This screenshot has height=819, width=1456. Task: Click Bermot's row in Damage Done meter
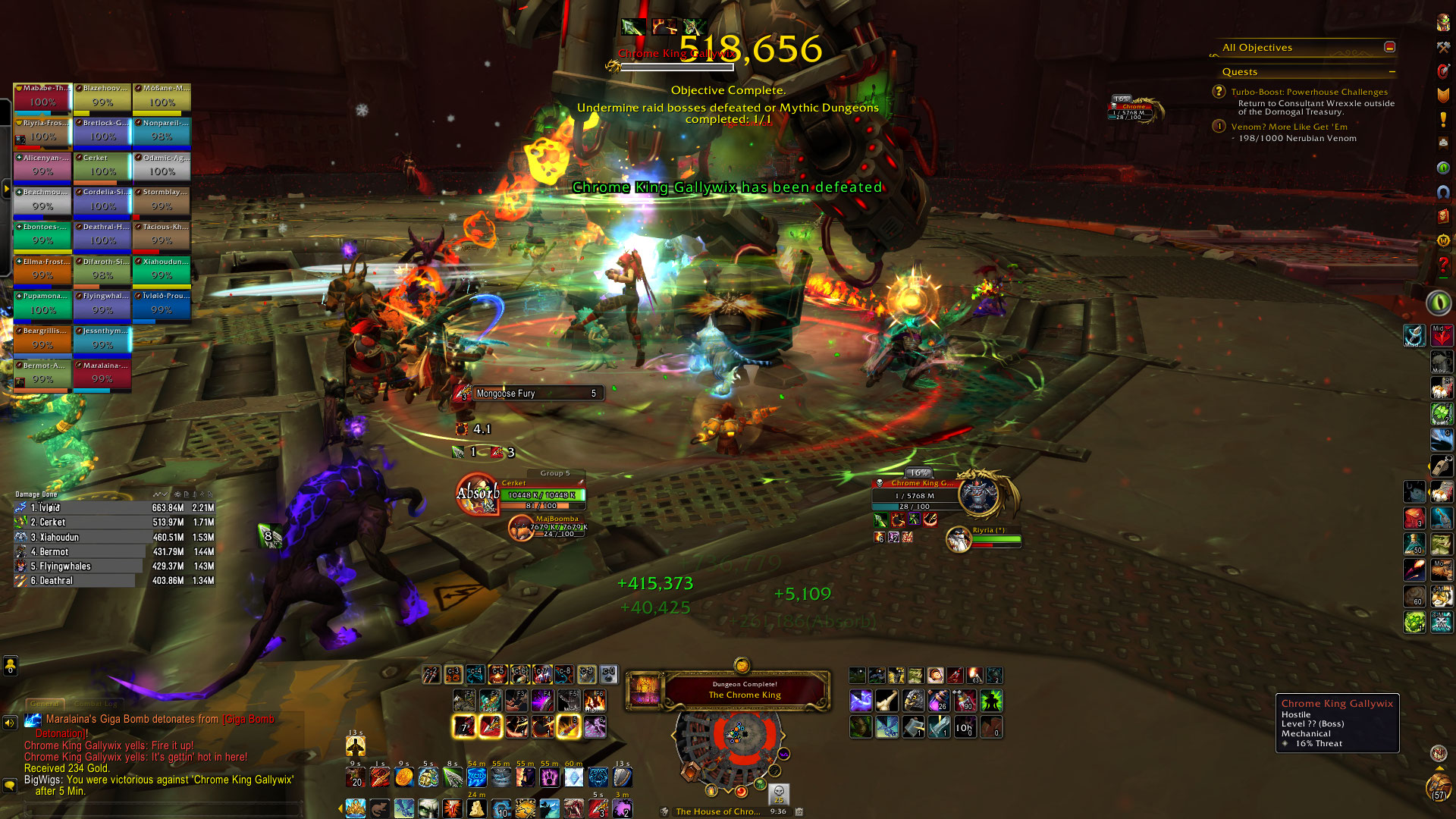click(114, 552)
